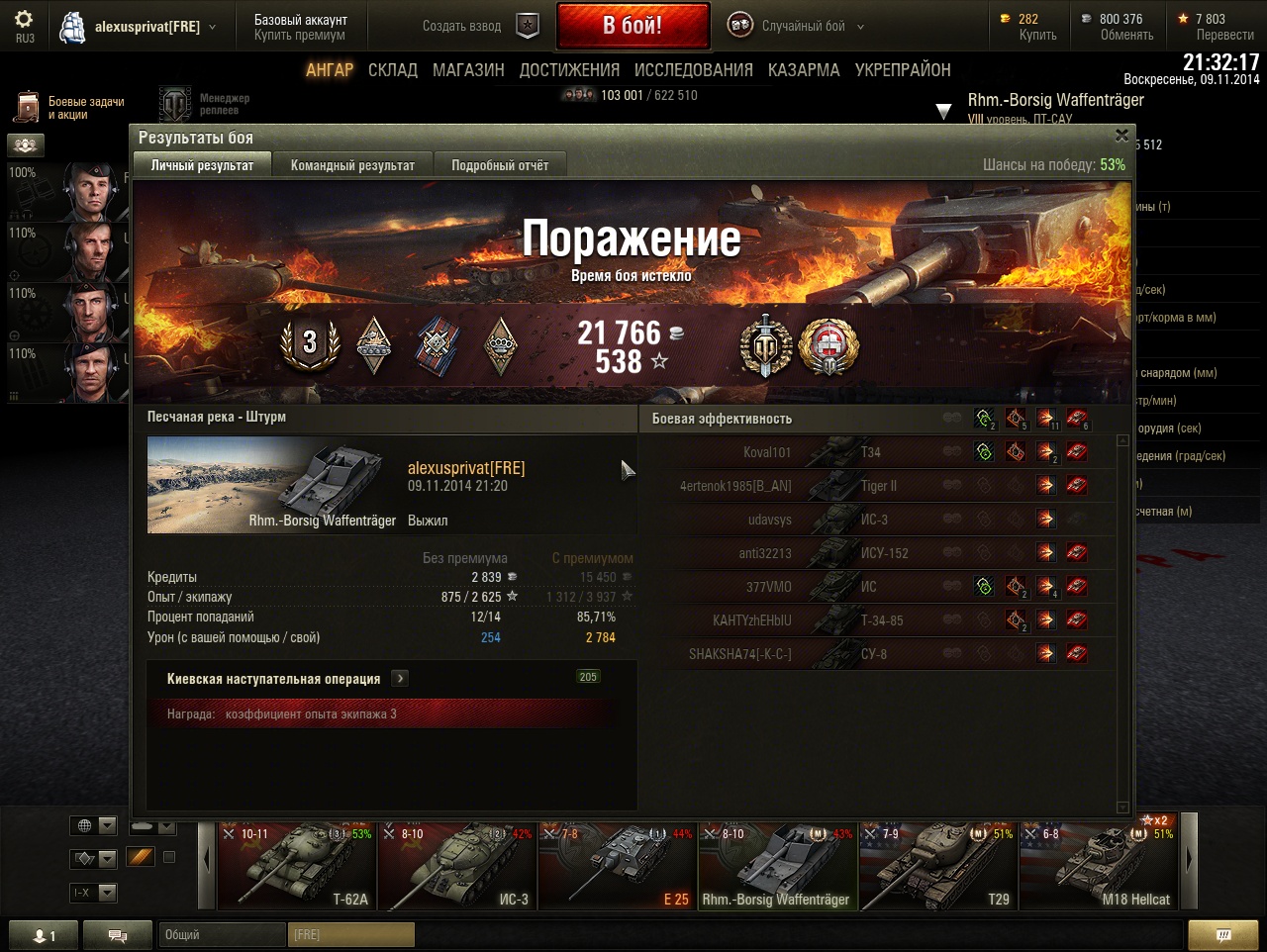The height and width of the screenshot is (952, 1267).
Task: Go to the МАГАЗИН section
Action: [468, 70]
